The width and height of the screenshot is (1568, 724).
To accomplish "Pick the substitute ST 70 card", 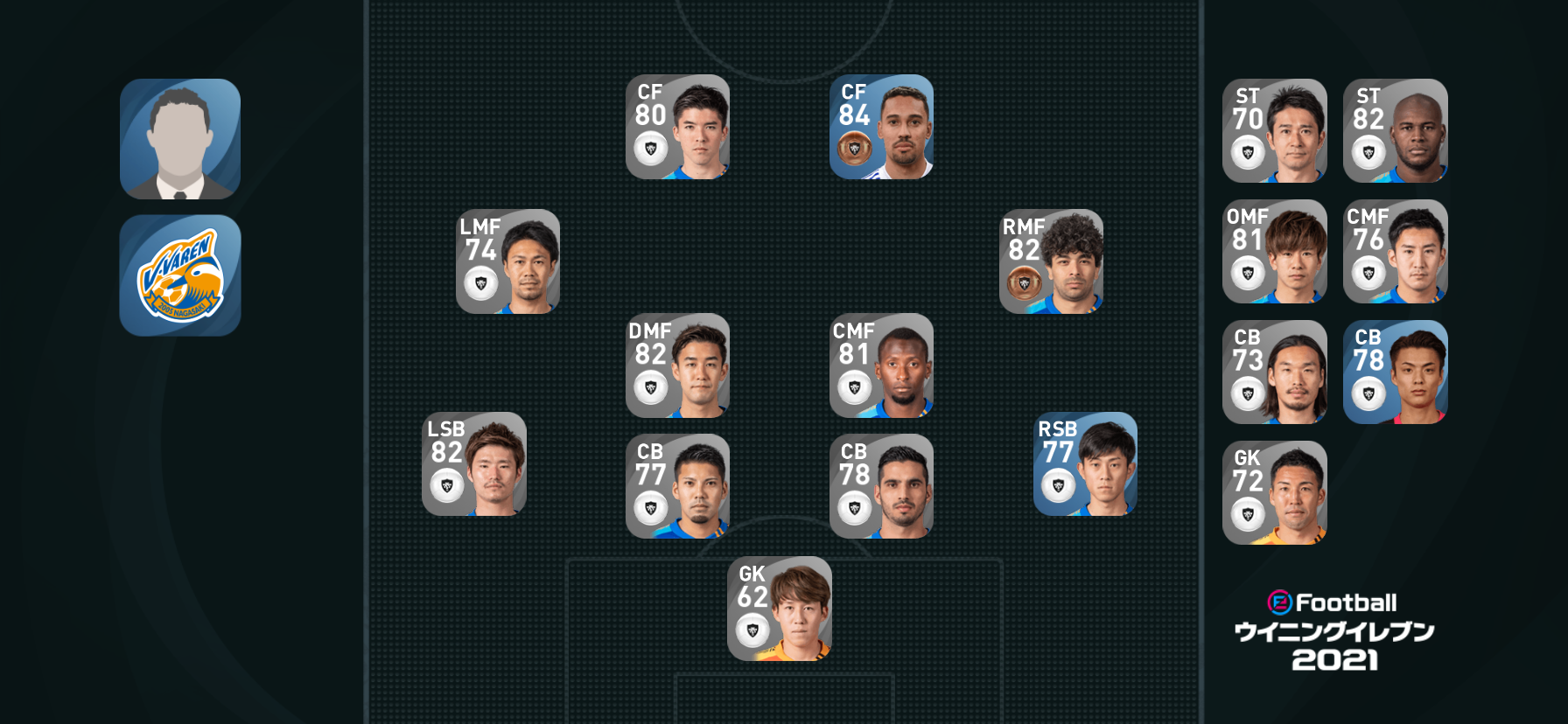I will pos(1274,131).
